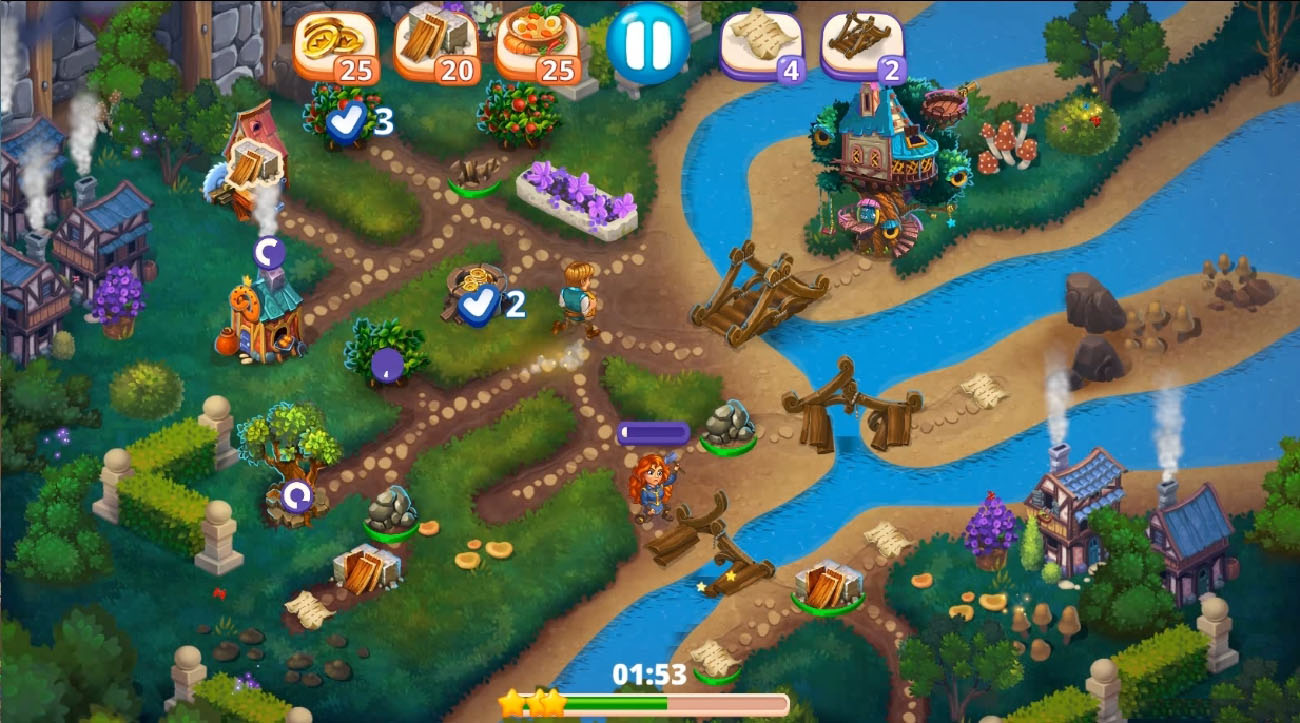Select the food bowl resource icon showing 25

coord(534,45)
